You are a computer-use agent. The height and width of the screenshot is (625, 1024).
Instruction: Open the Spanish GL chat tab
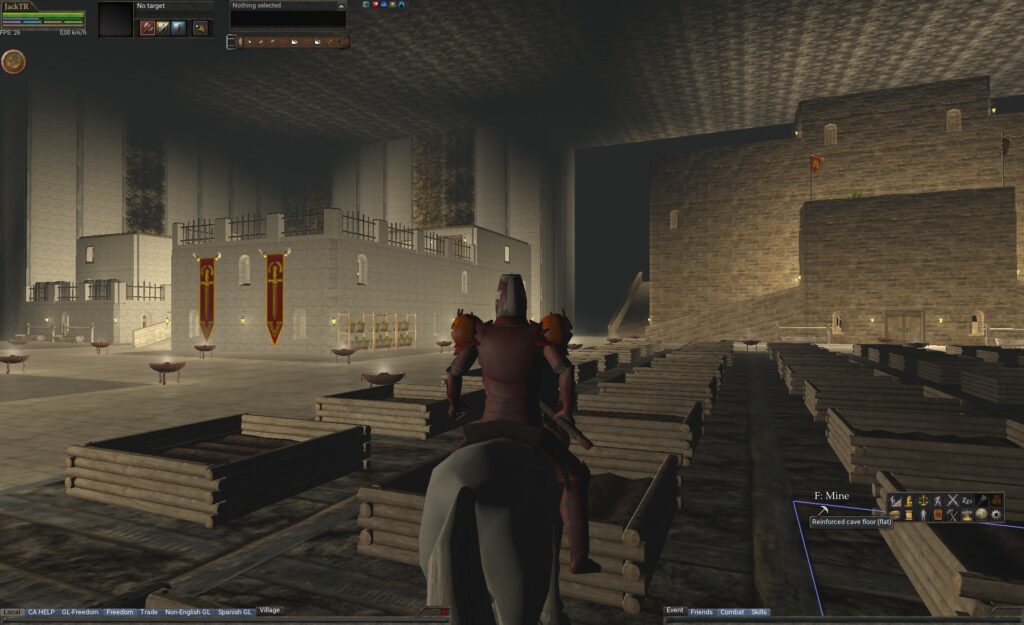pyautogui.click(x=235, y=611)
